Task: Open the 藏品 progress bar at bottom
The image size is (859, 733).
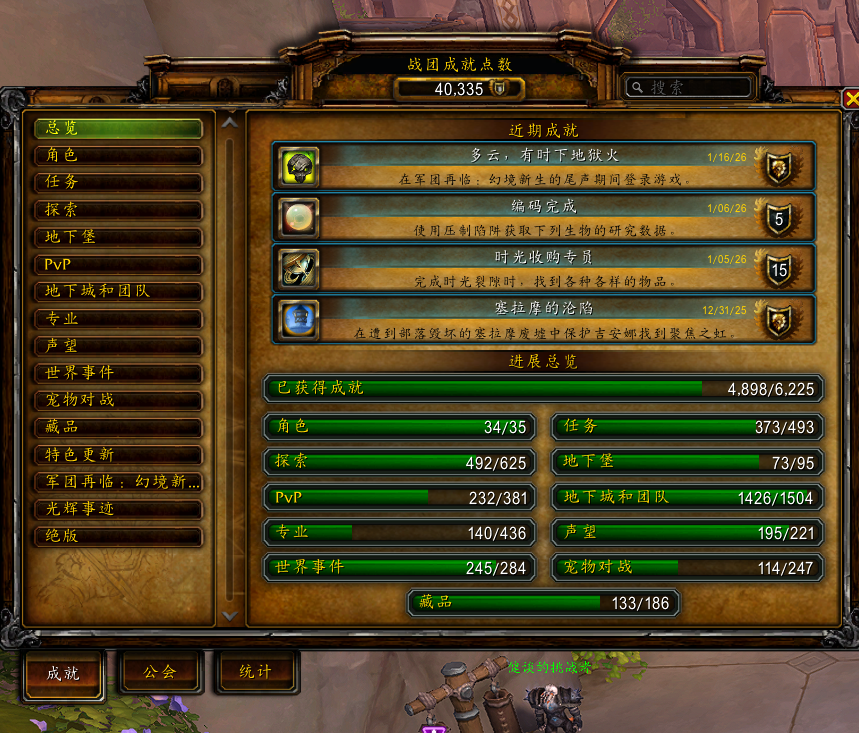Action: pos(543,602)
